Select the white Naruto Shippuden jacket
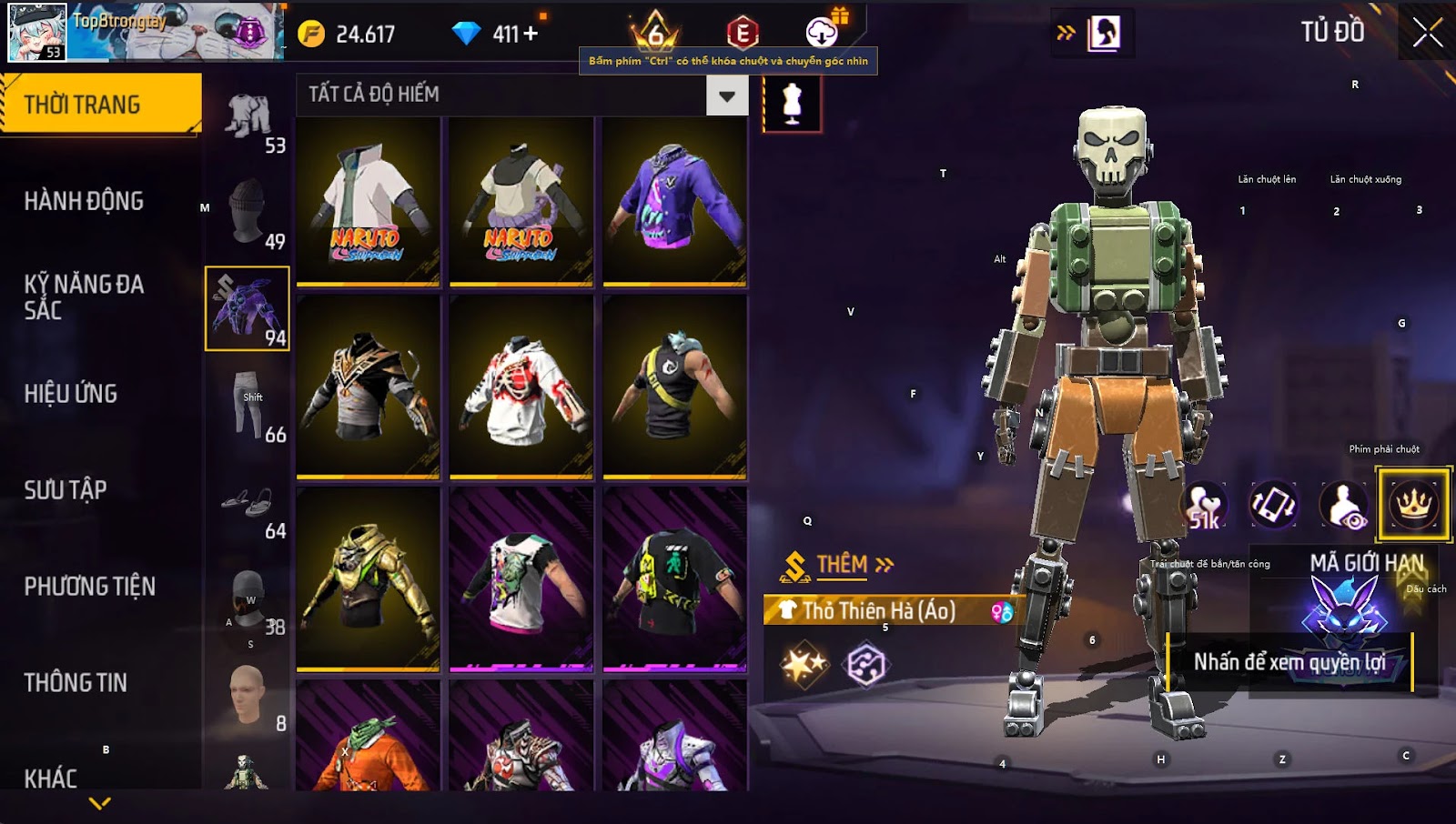Viewport: 1456px width, 824px height. click(x=368, y=202)
